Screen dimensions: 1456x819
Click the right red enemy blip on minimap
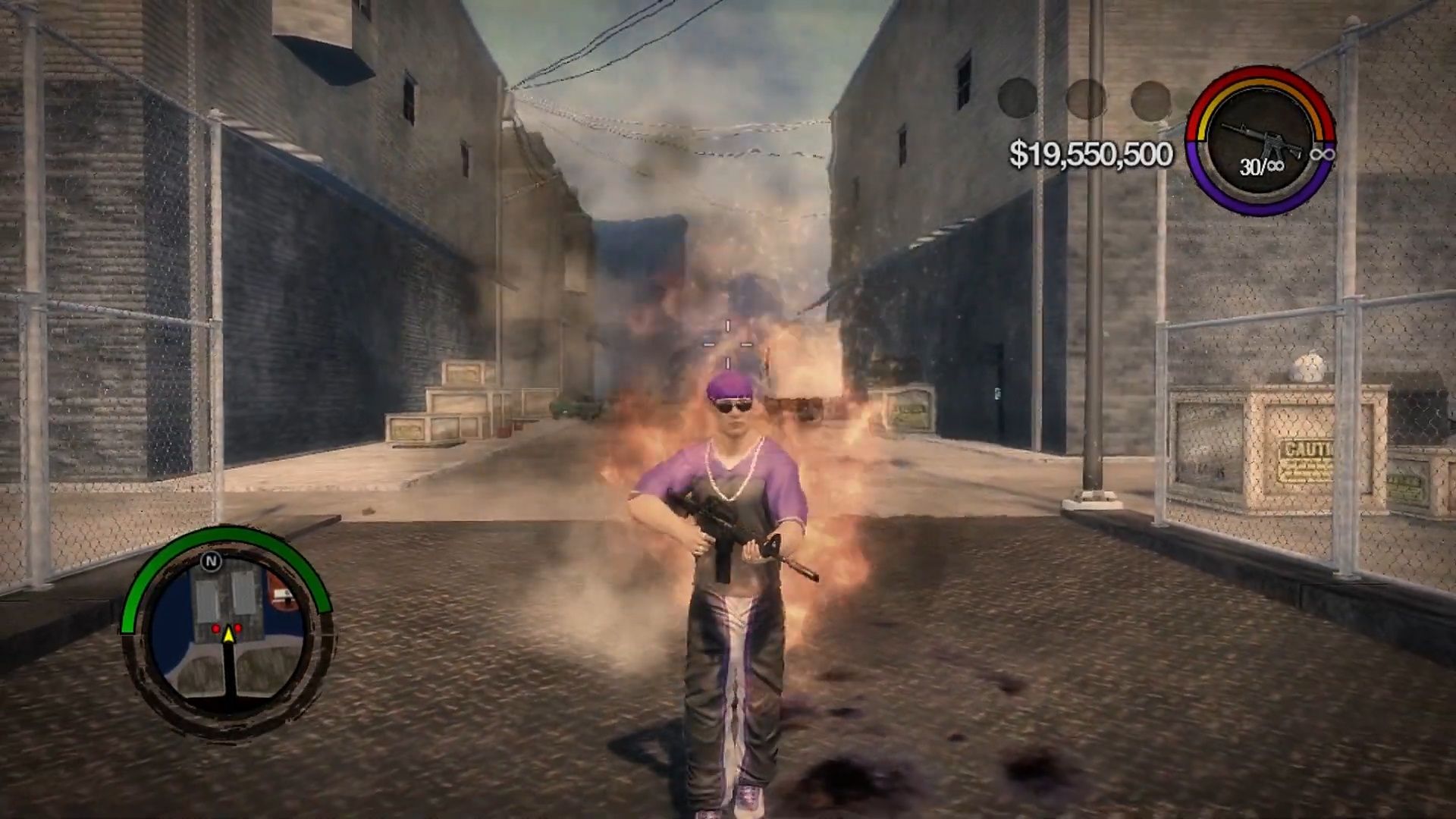(x=237, y=629)
